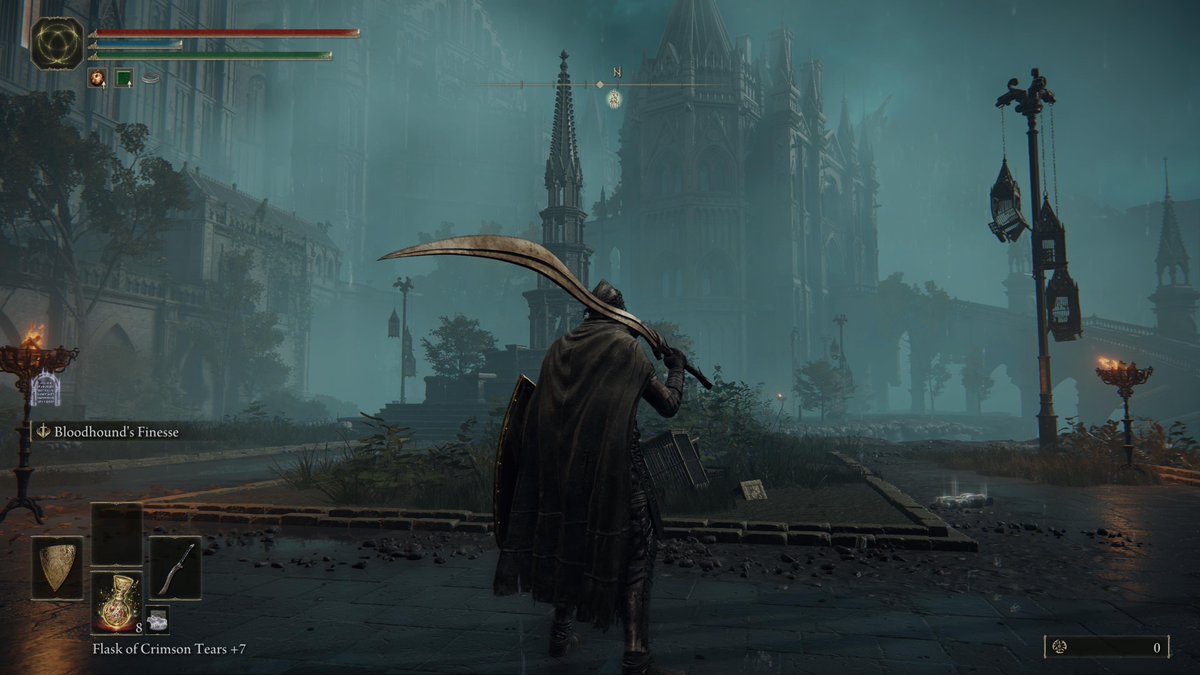
Task: Click the compass bar's north marker
Action: [x=615, y=72]
